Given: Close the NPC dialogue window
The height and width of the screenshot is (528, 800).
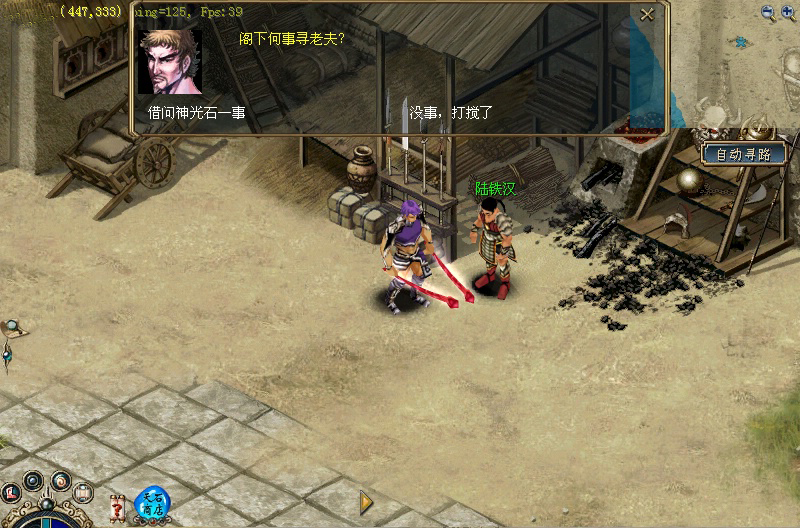Looking at the screenshot, I should point(647,14).
